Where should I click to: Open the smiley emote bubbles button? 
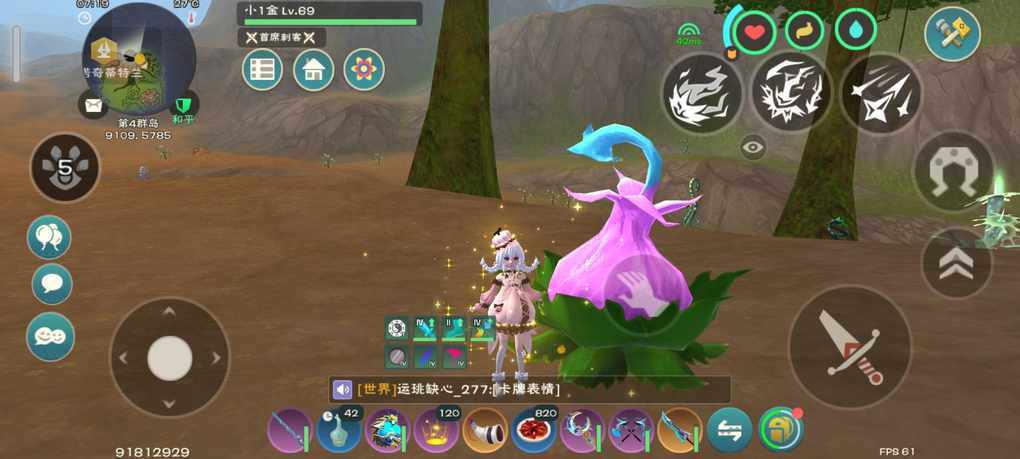pyautogui.click(x=50, y=336)
